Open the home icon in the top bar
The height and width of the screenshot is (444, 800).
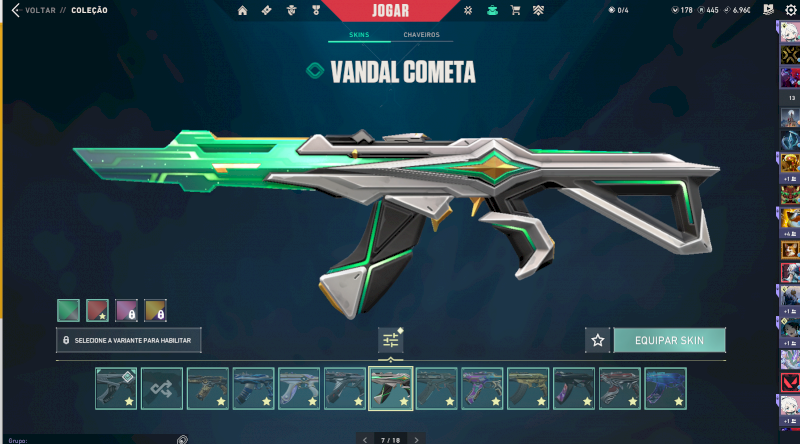(243, 10)
